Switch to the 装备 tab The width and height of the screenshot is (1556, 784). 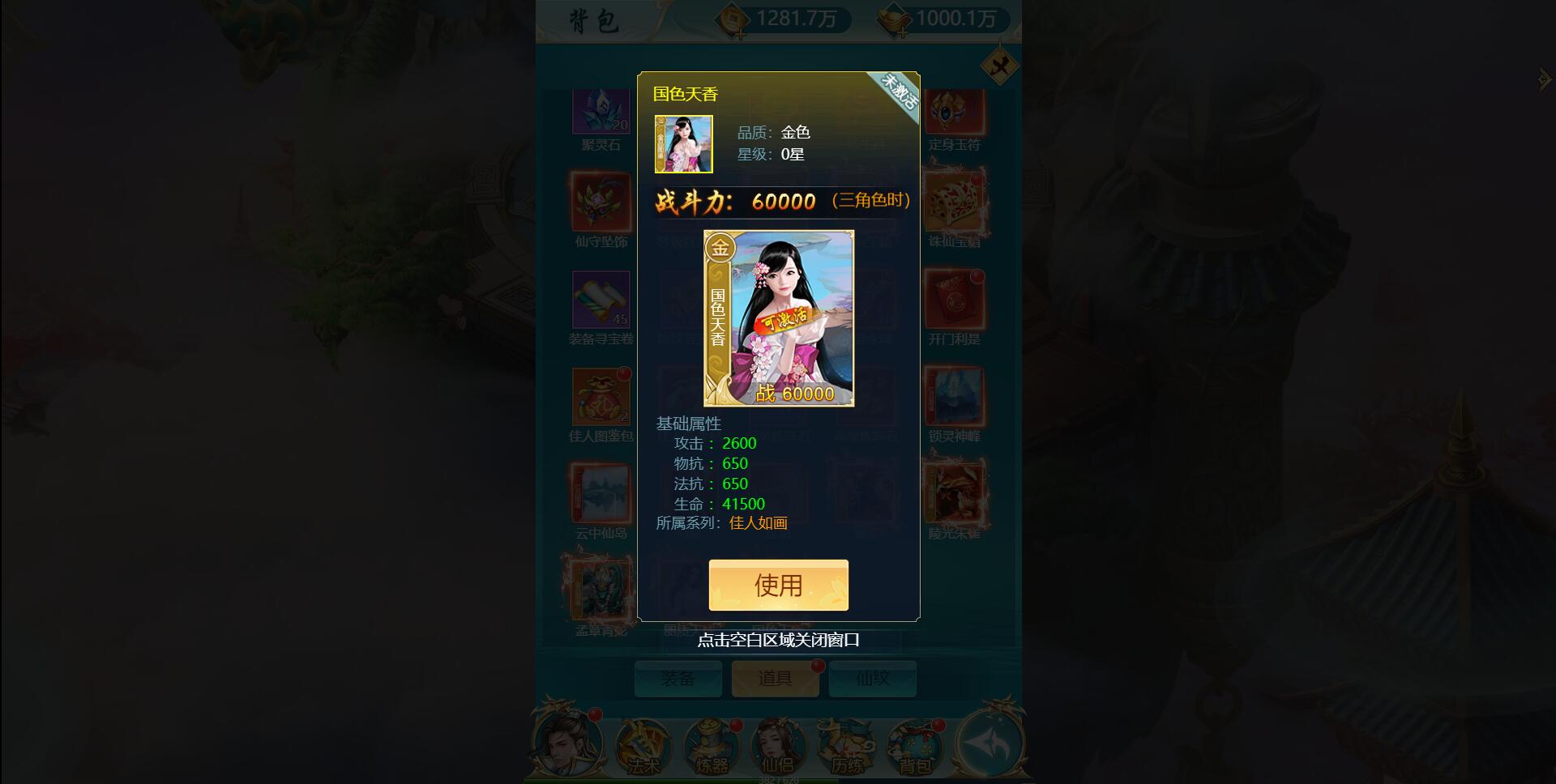tap(678, 679)
